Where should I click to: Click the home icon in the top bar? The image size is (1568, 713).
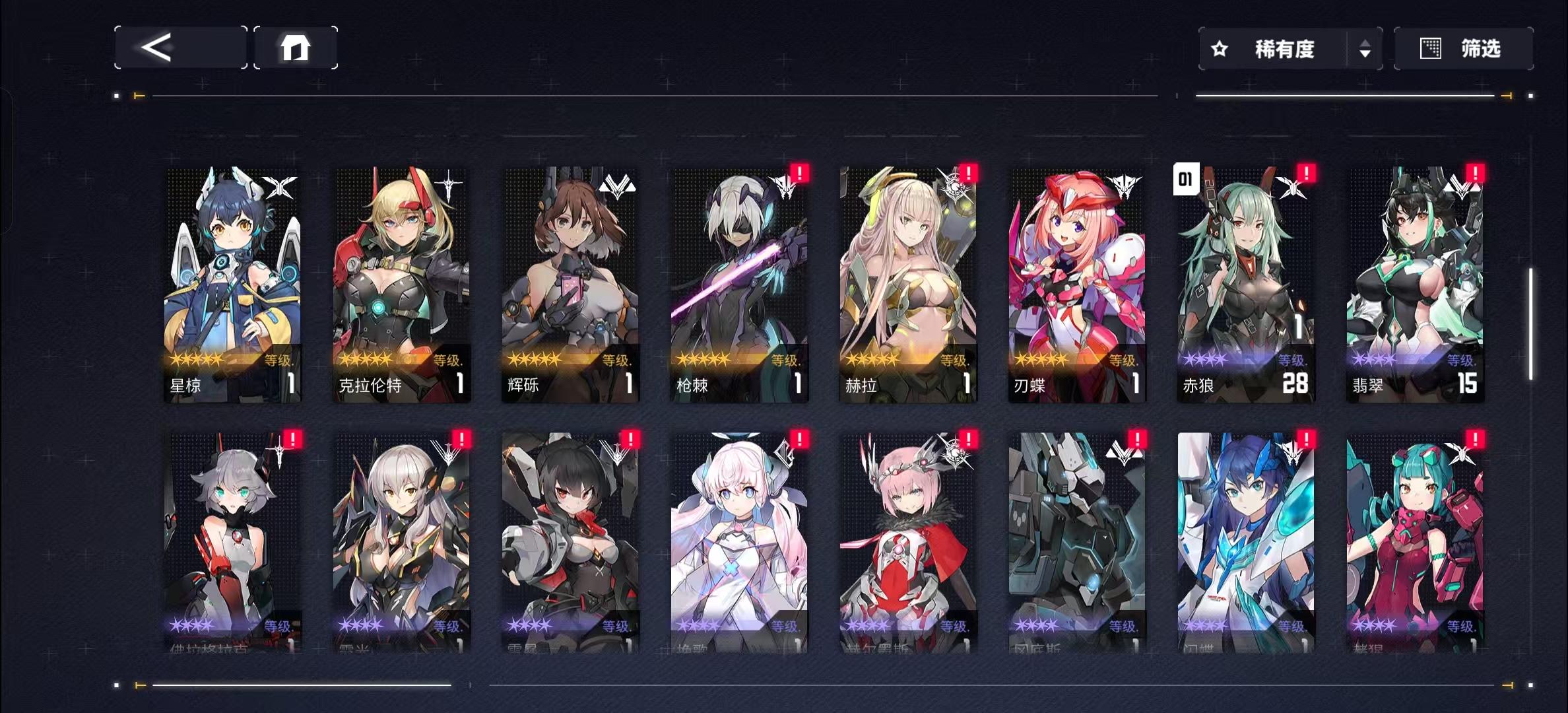pyautogui.click(x=295, y=47)
